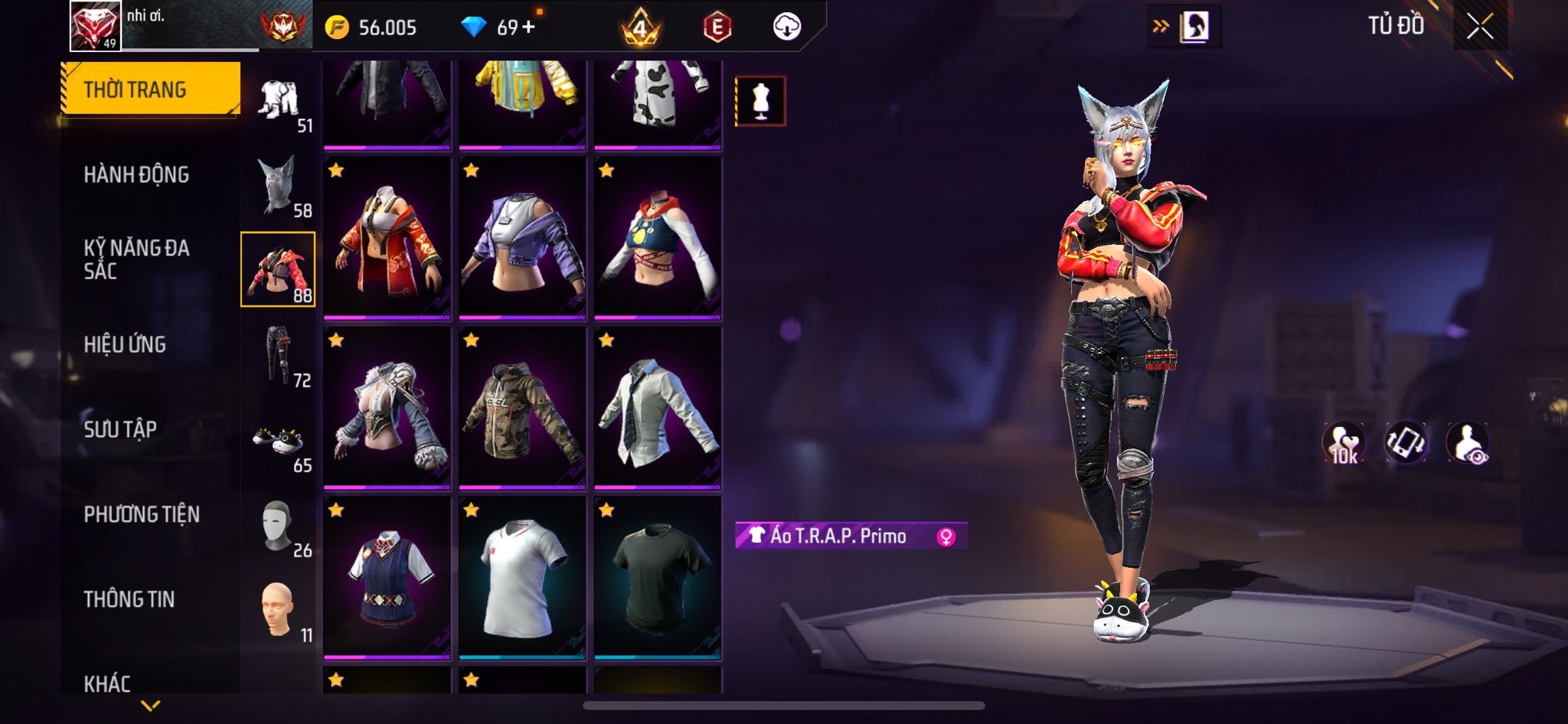This screenshot has width=1568, height=724.
Task: Add diamonds with the plus button
Action: pyautogui.click(x=528, y=28)
